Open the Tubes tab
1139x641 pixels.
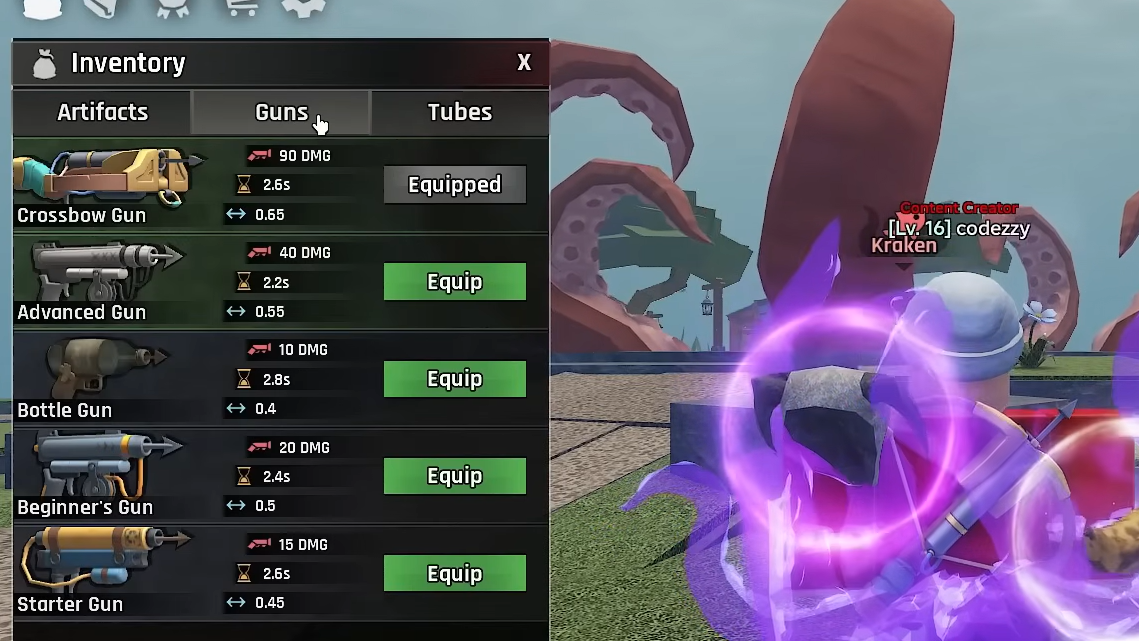pyautogui.click(x=460, y=112)
